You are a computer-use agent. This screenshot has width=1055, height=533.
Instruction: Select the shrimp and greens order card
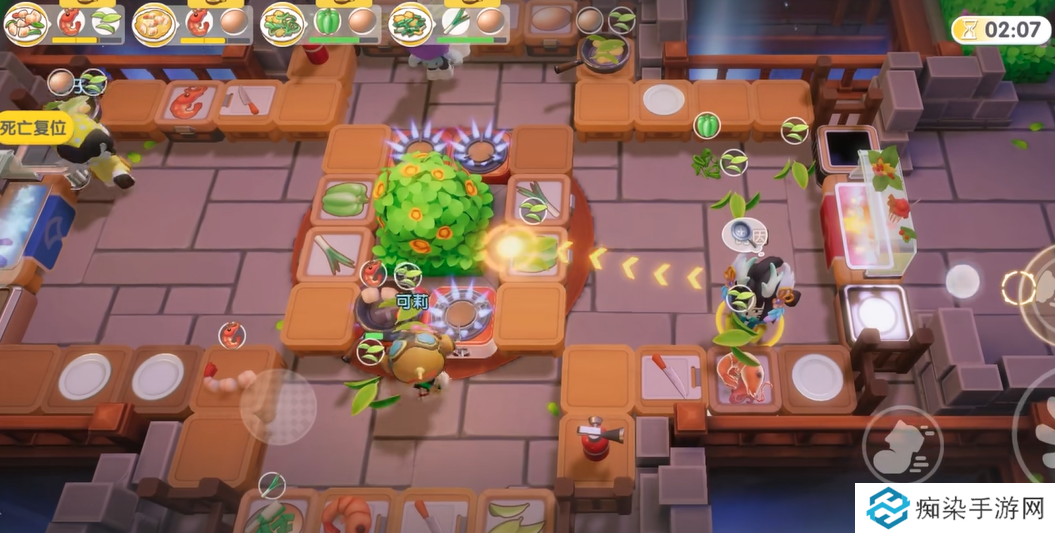click(63, 22)
